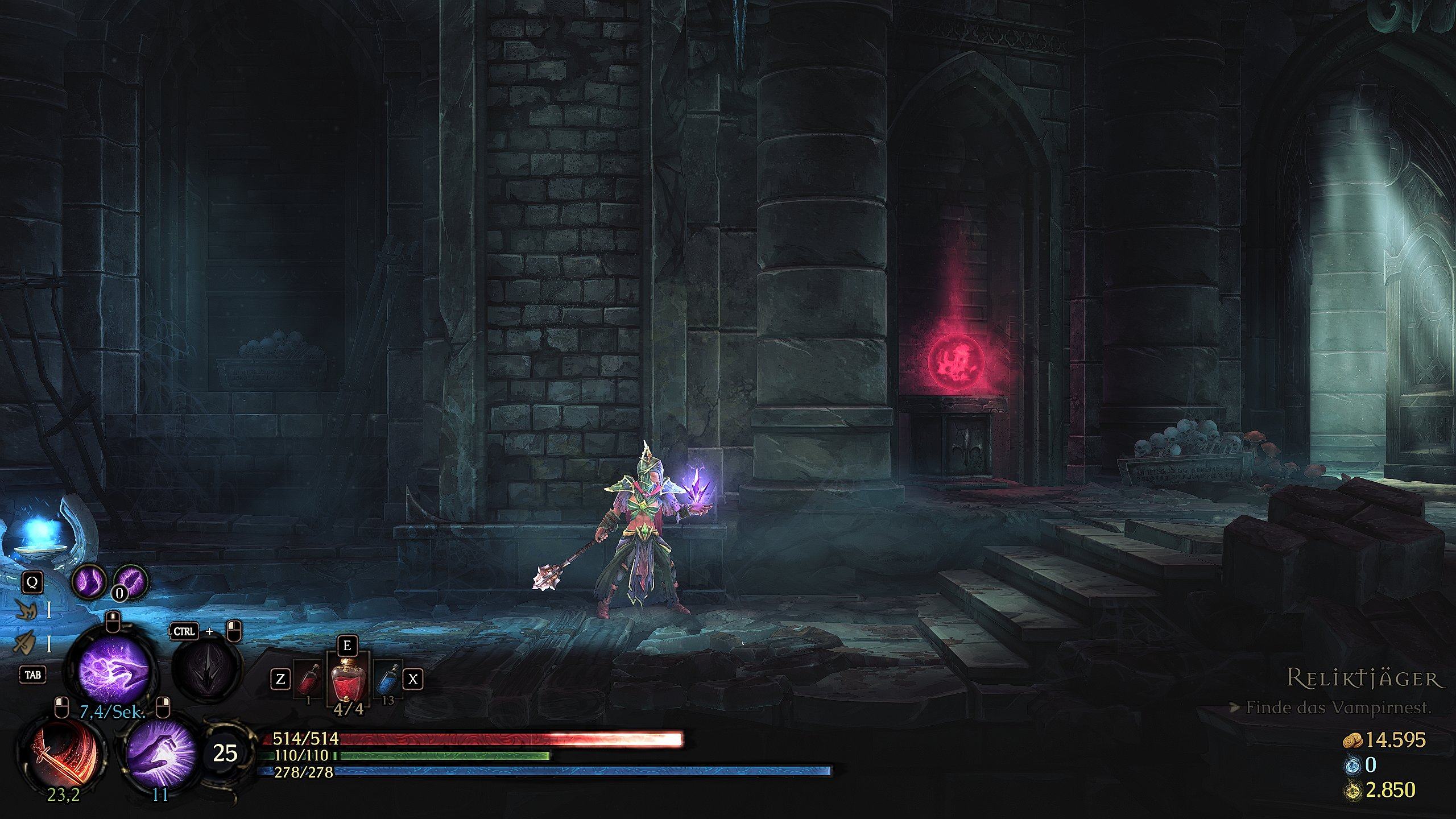The height and width of the screenshot is (819, 1456).
Task: Click the level 25 character badge
Action: [x=225, y=753]
